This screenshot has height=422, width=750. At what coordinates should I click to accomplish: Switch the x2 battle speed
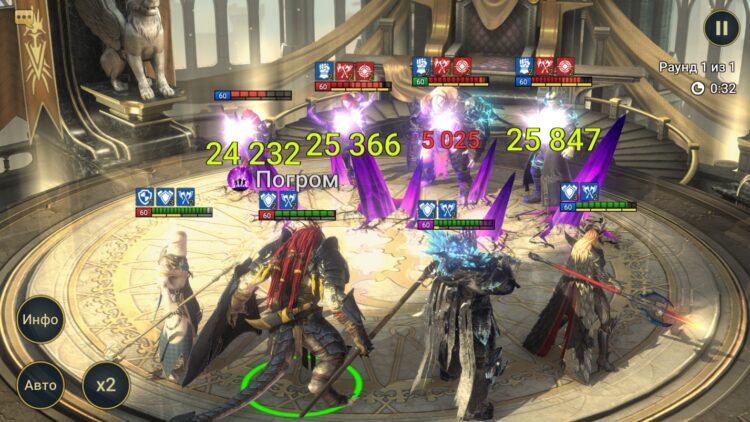[105, 385]
